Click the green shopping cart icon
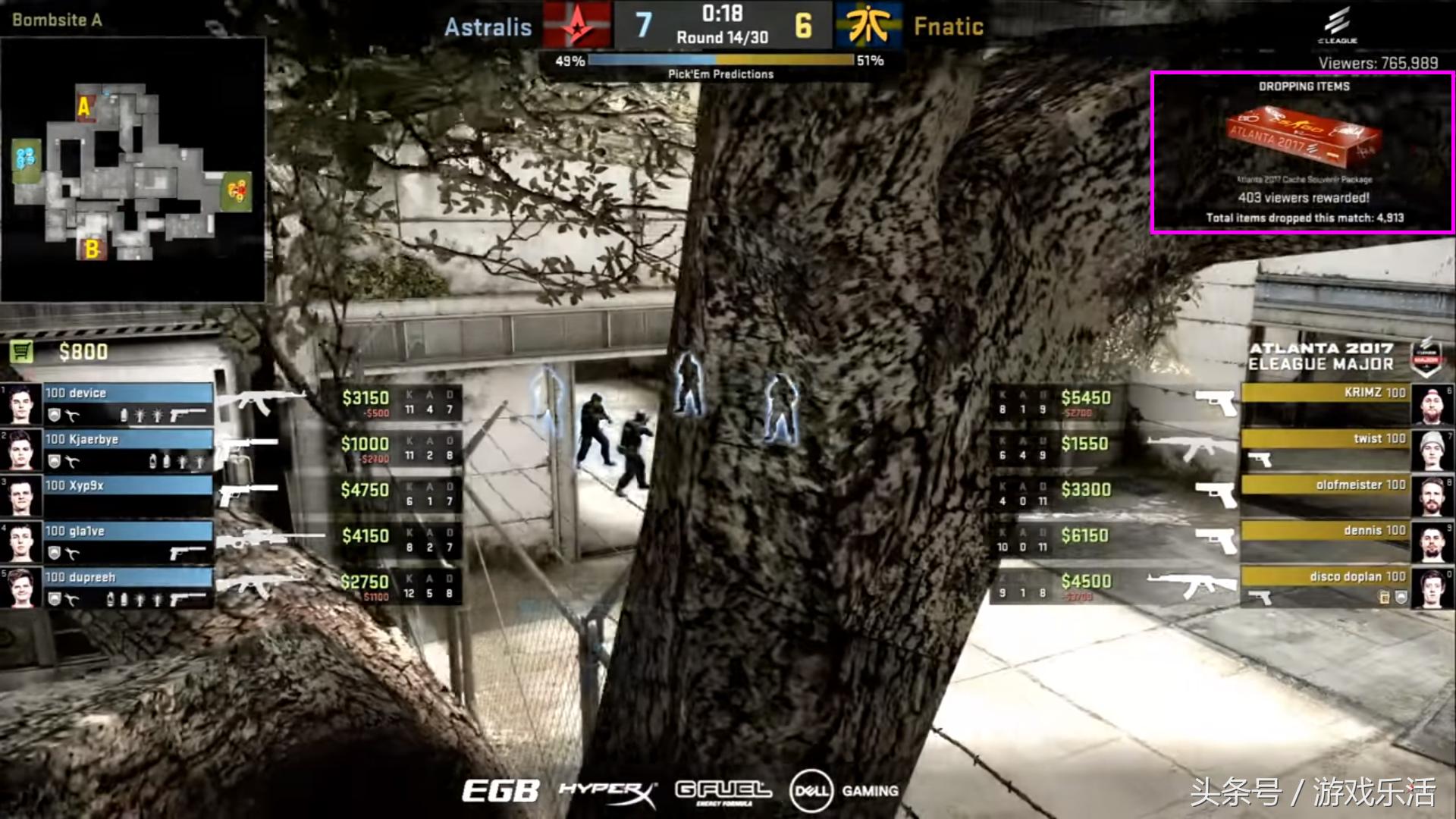Viewport: 1456px width, 819px height. (x=22, y=351)
